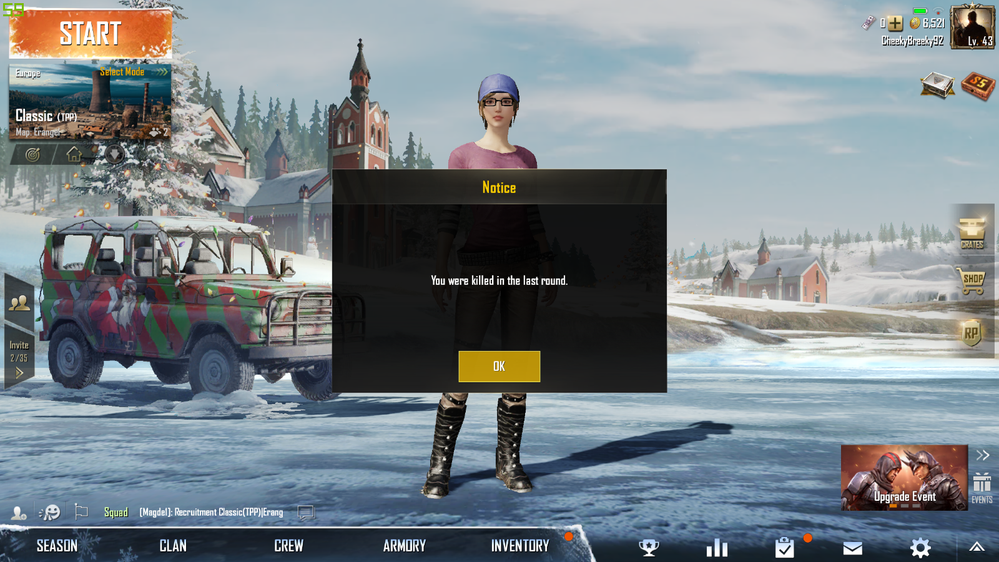The height and width of the screenshot is (562, 999).
Task: Open the SEASON menu
Action: [57, 545]
